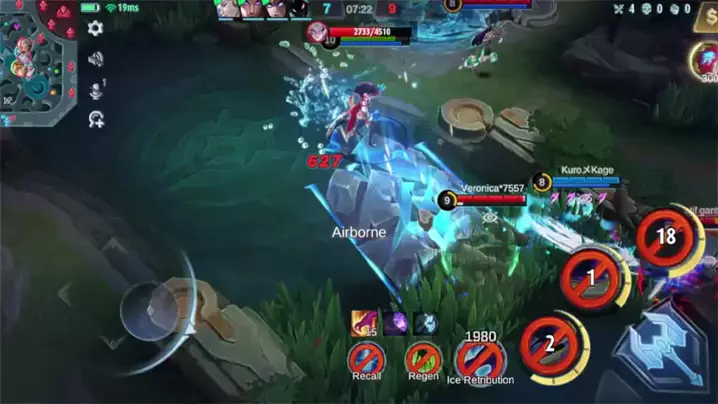Activate ultimate skill showing cooldown 18
Image resolution: width=718 pixels, height=404 pixels.
pyautogui.click(x=666, y=237)
